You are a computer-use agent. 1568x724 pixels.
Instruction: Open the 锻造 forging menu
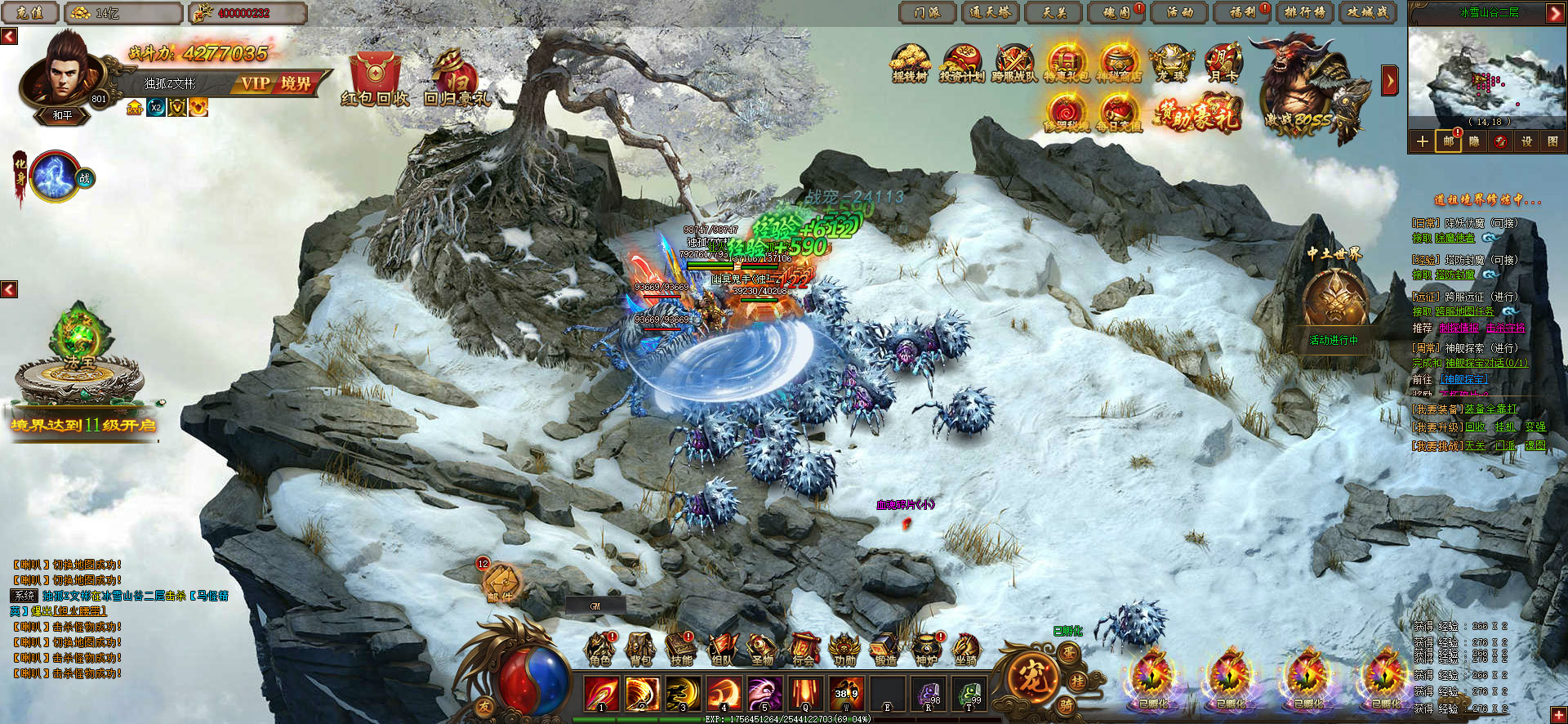pos(885,650)
